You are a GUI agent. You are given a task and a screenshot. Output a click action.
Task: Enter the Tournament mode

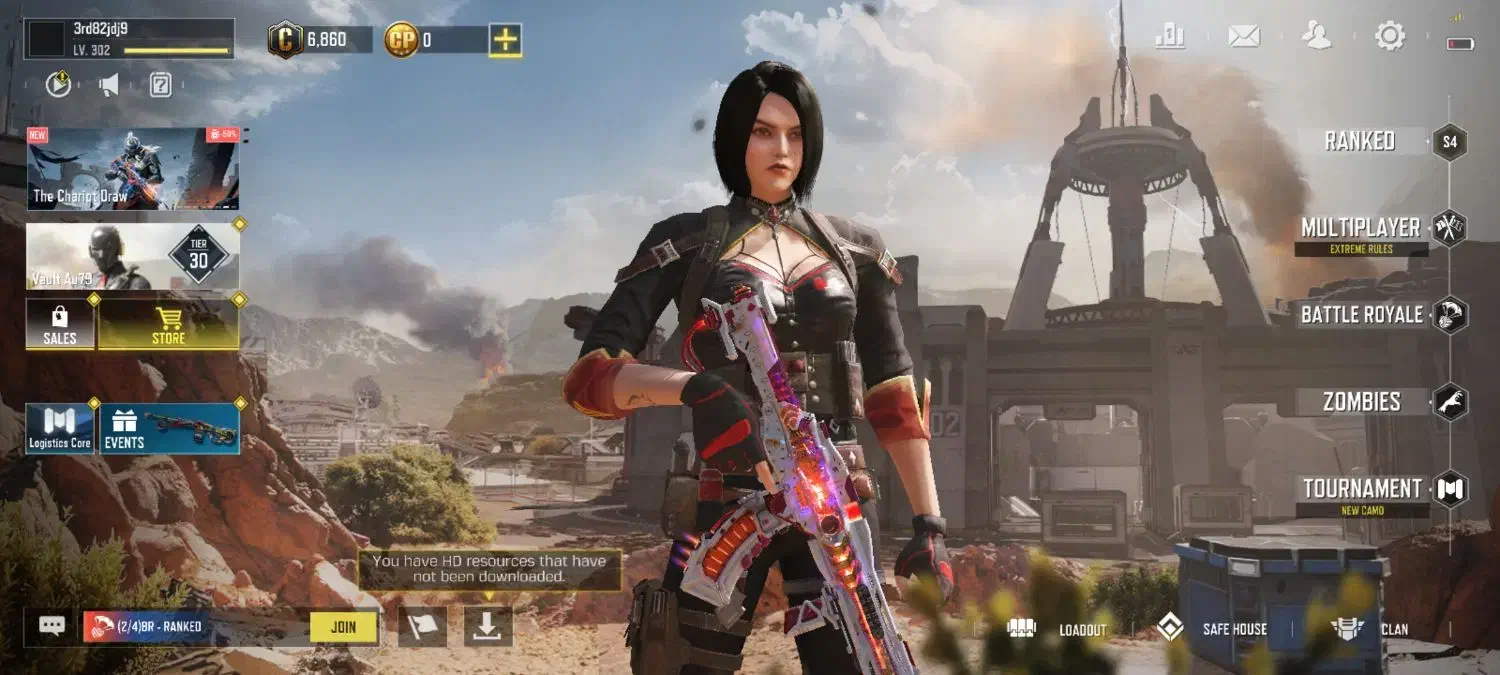1362,489
